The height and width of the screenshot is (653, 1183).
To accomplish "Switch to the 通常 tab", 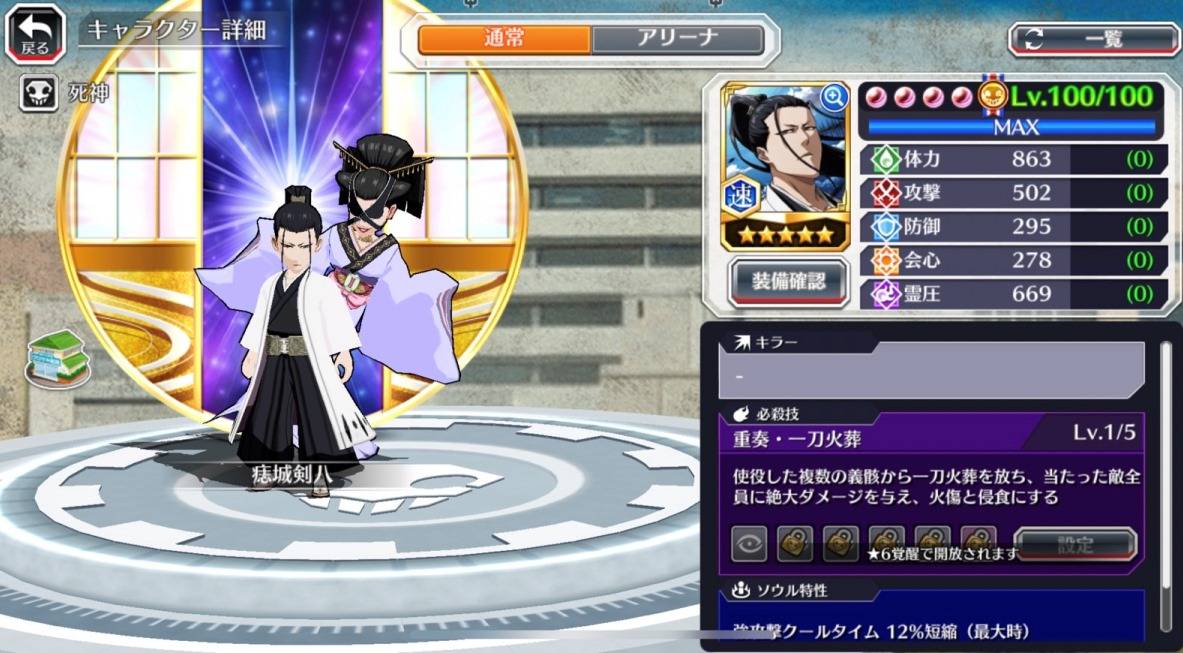I will [x=504, y=39].
